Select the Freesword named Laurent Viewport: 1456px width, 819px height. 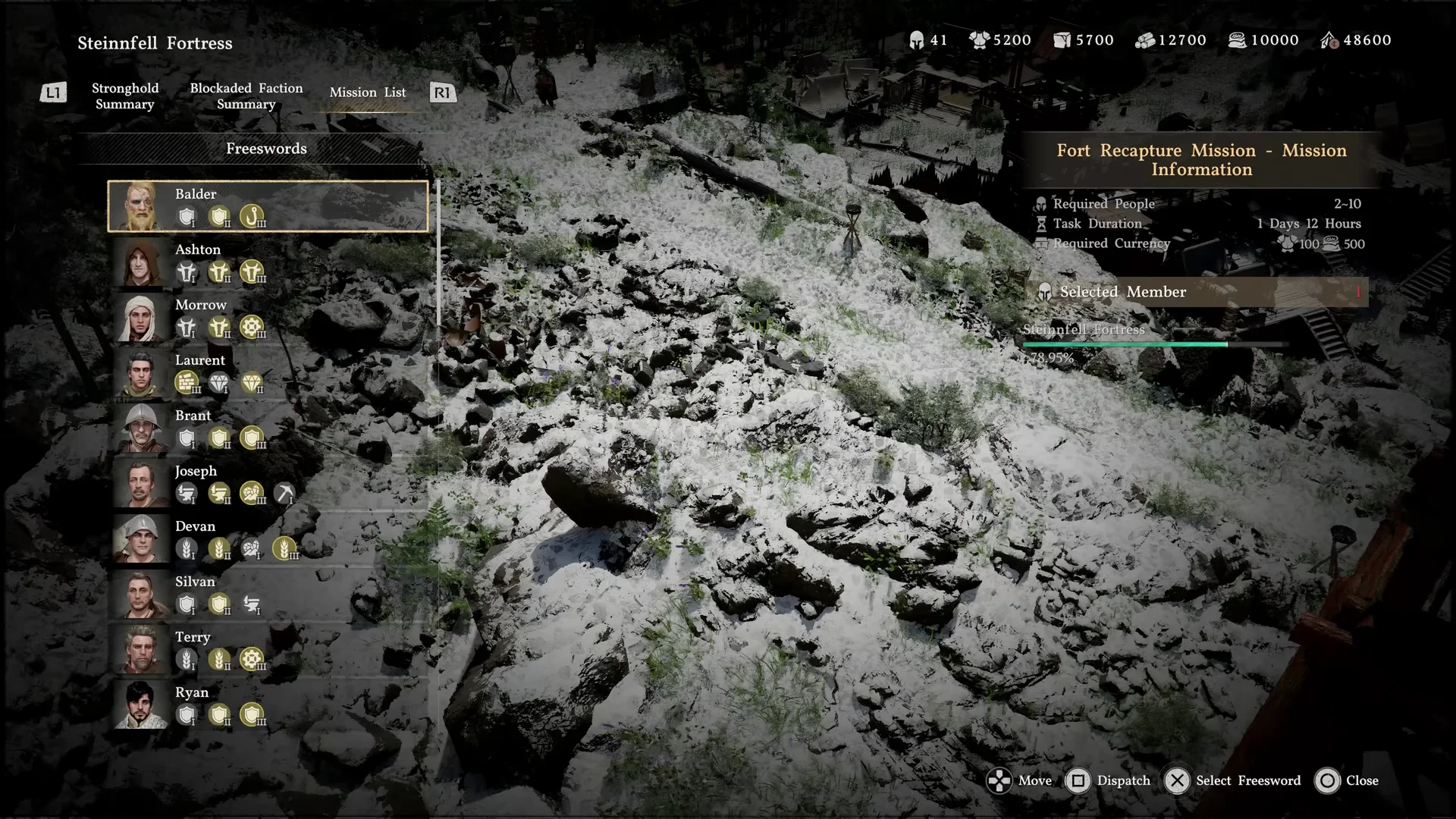[x=268, y=372]
